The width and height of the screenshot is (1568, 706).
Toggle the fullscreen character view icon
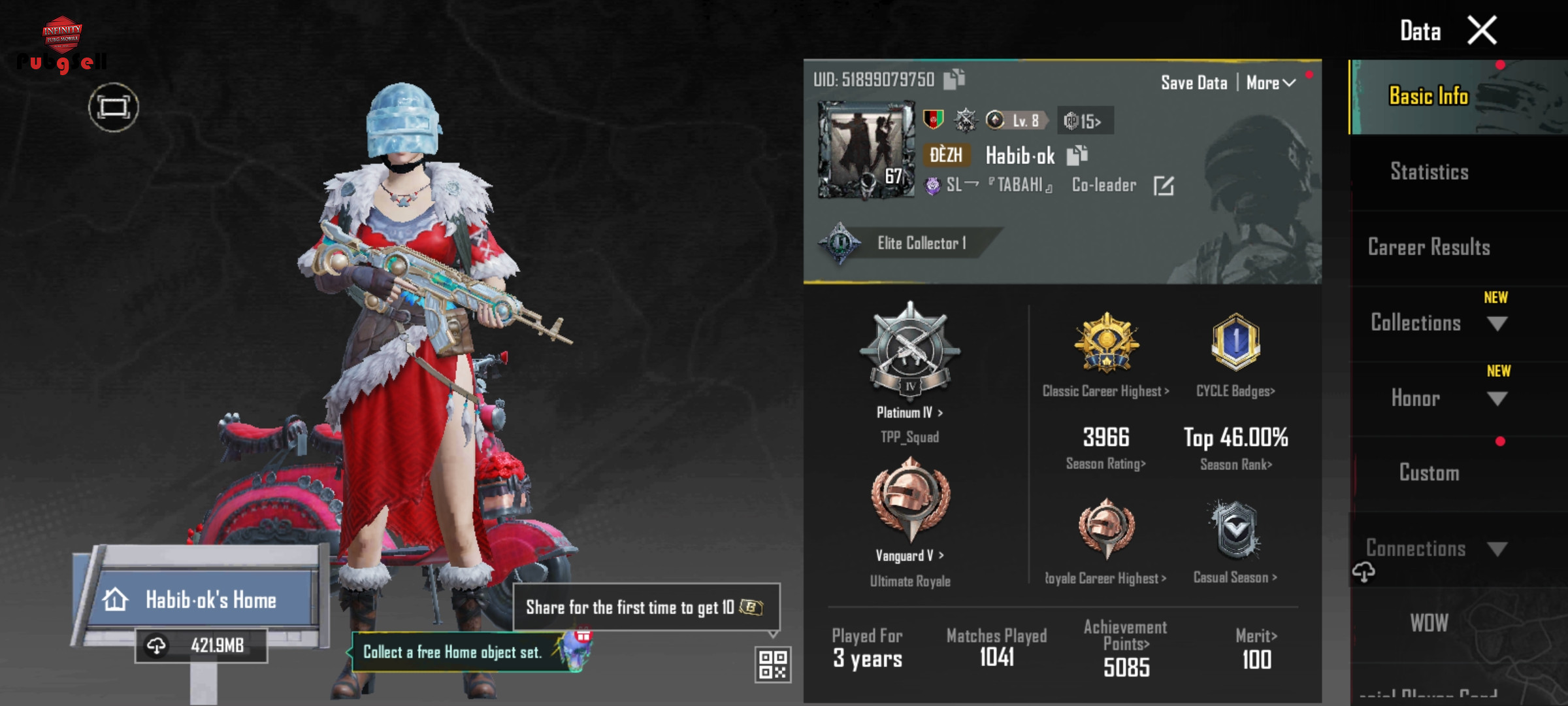(114, 107)
